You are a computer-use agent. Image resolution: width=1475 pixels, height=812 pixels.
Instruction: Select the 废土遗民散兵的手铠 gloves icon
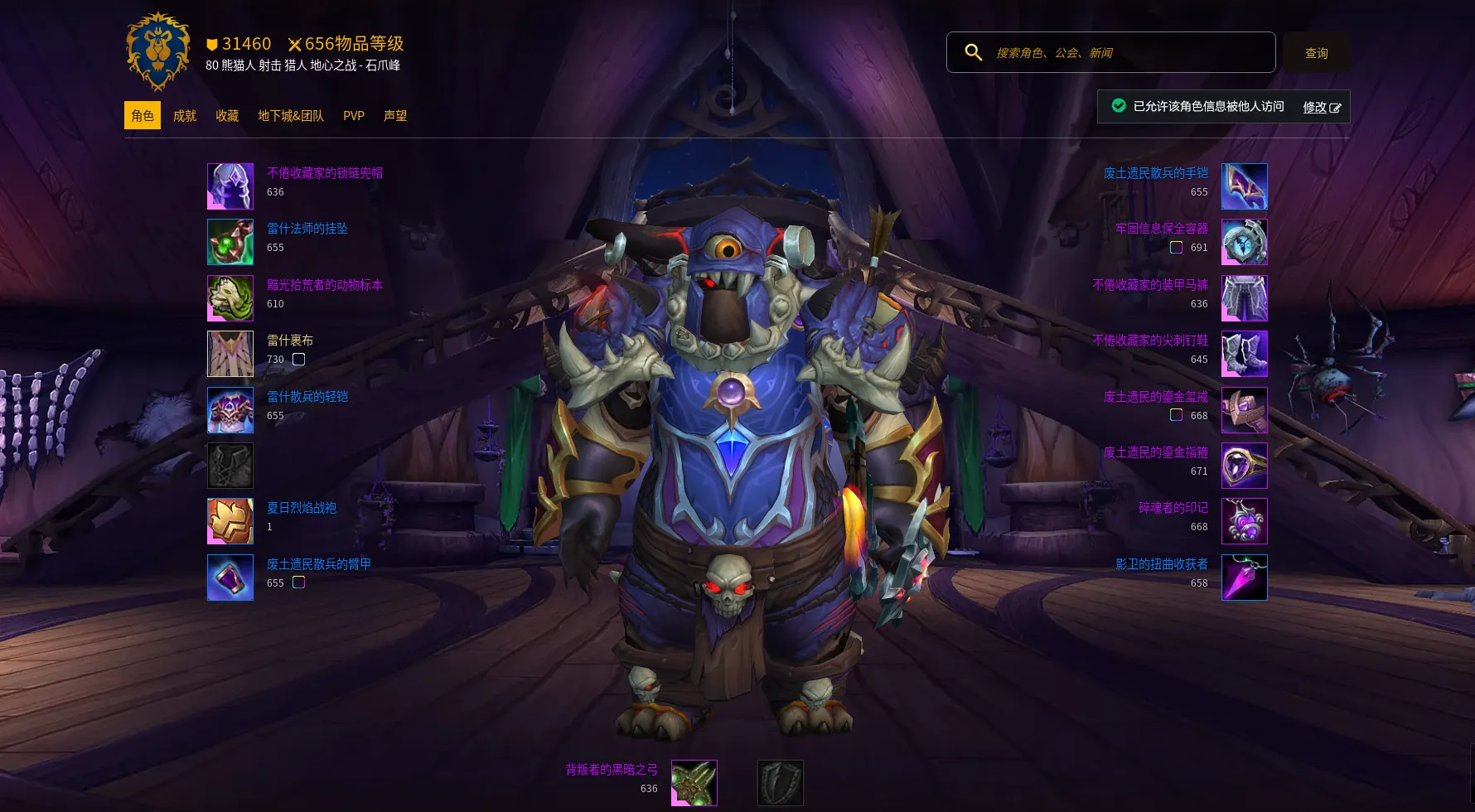(1244, 186)
